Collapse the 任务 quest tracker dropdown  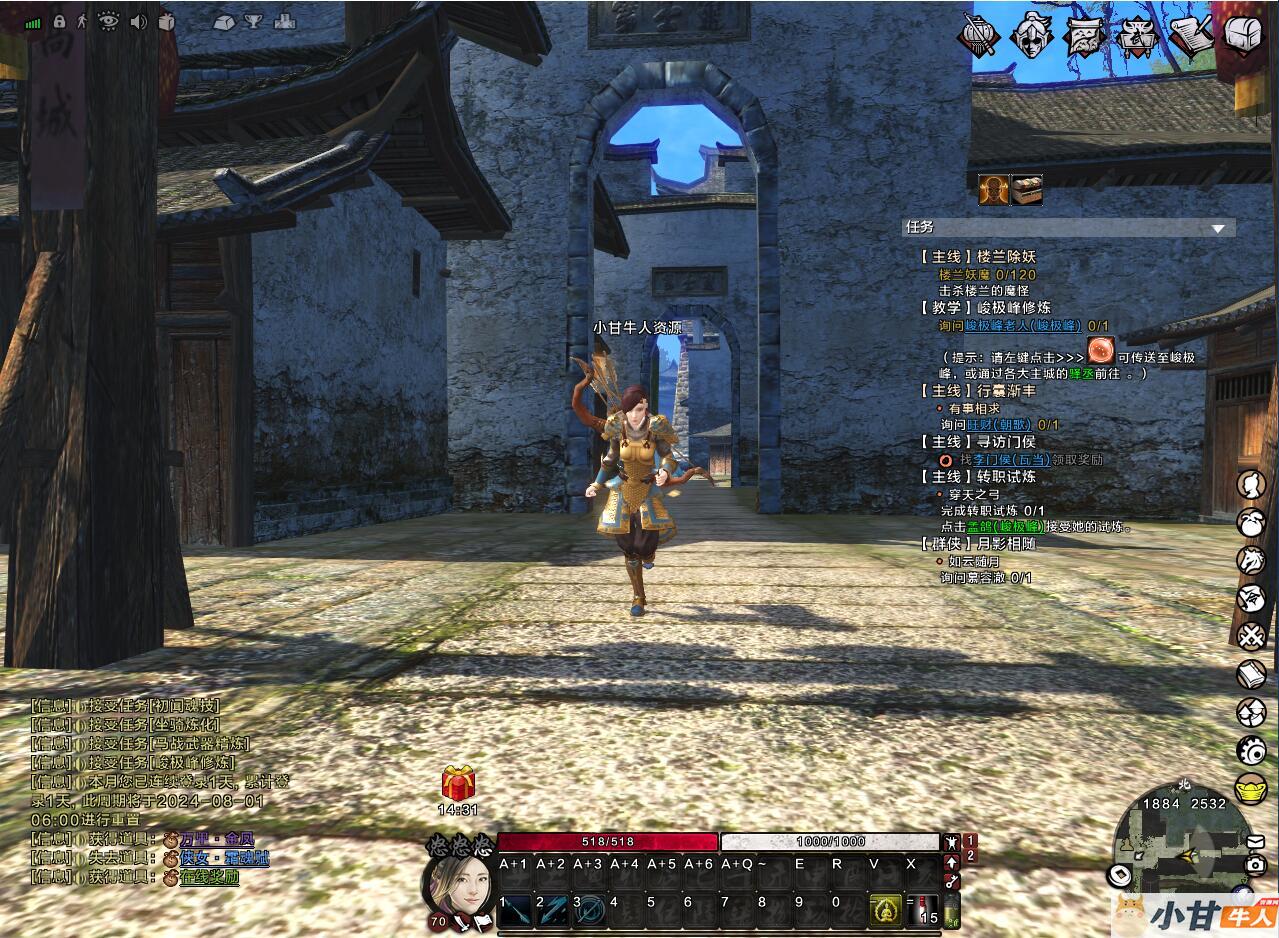(x=1217, y=228)
